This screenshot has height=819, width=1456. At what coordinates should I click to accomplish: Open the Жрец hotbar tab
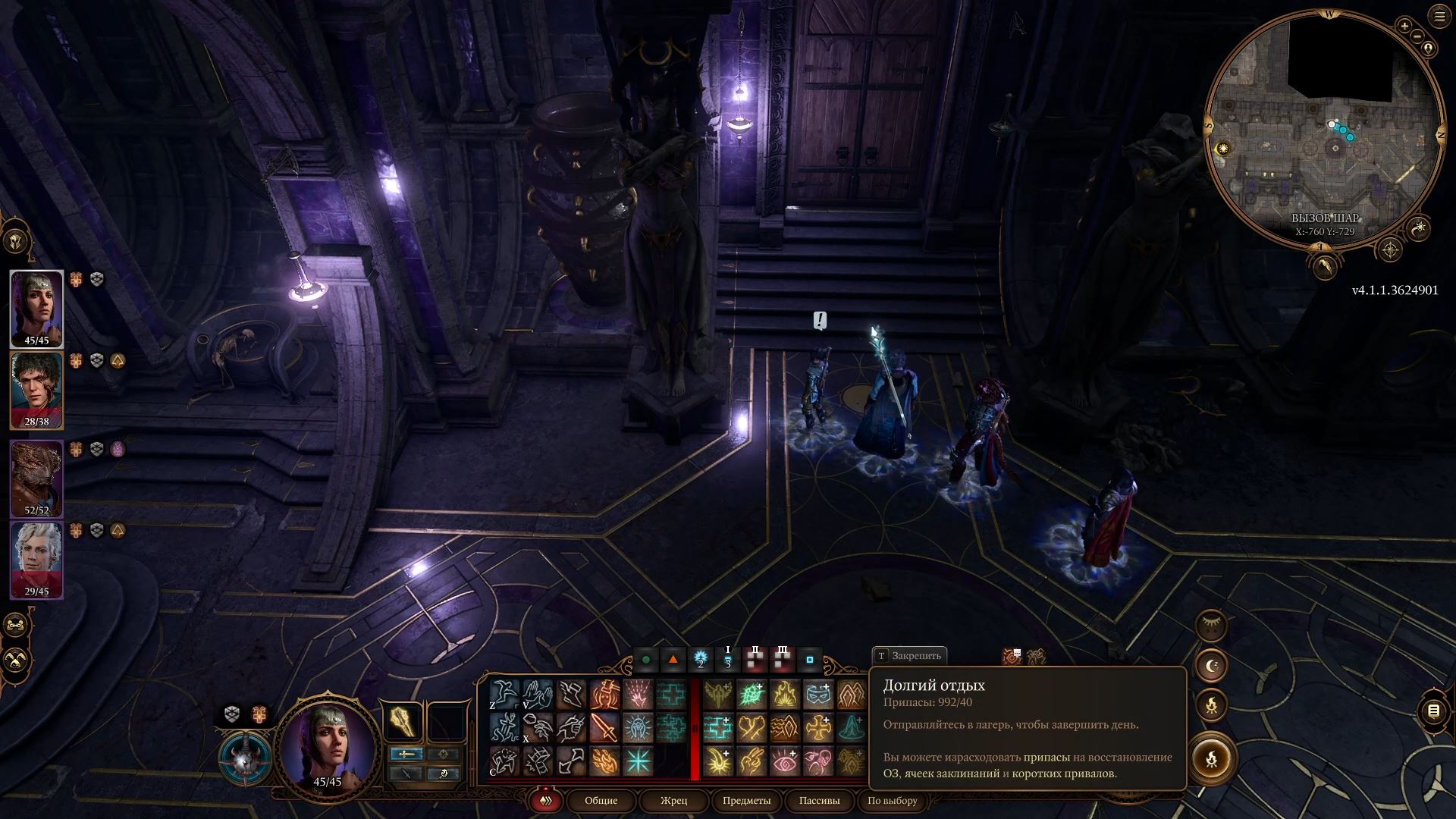pos(673,800)
